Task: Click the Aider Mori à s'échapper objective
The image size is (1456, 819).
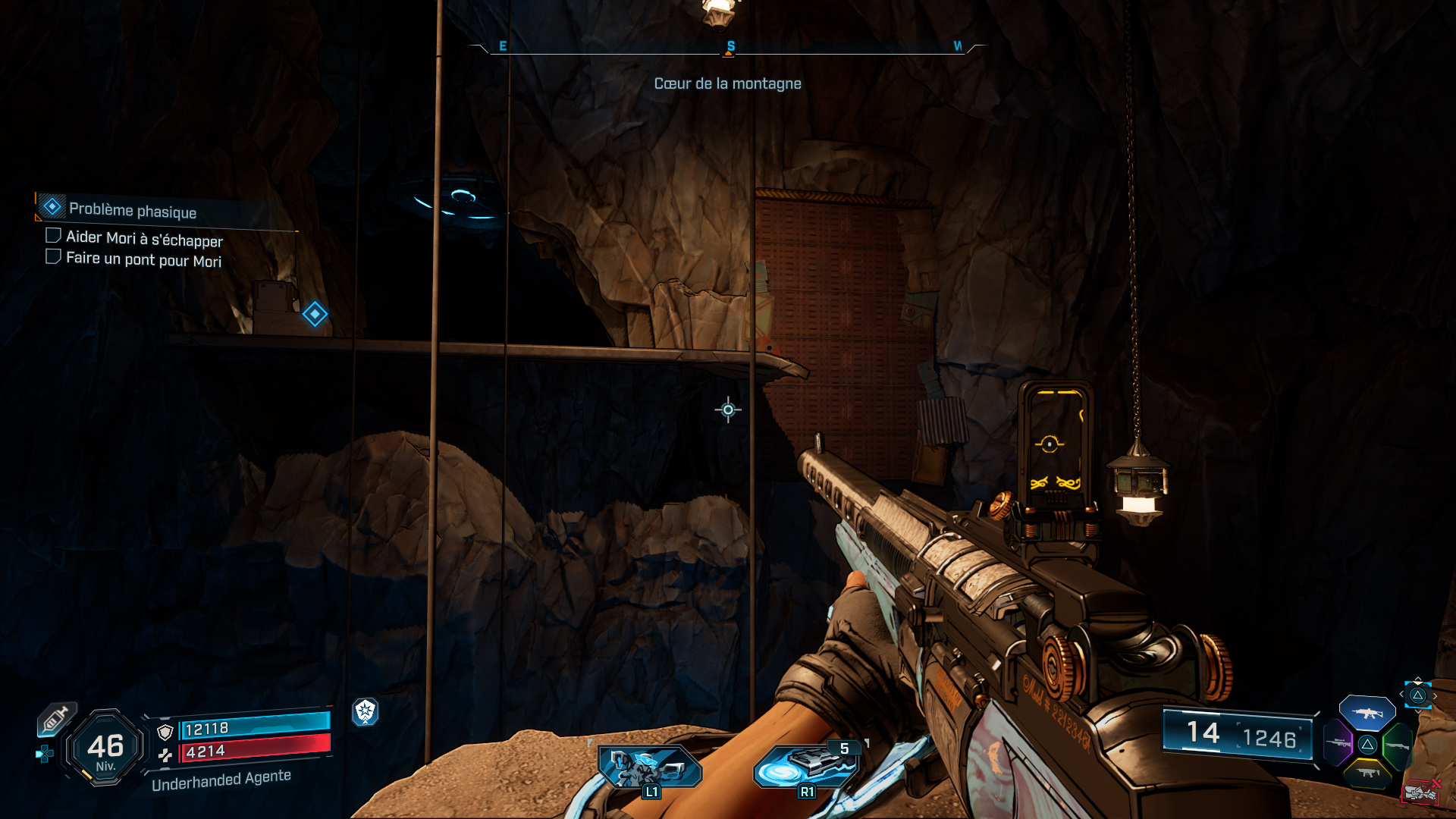Action: pos(143,239)
